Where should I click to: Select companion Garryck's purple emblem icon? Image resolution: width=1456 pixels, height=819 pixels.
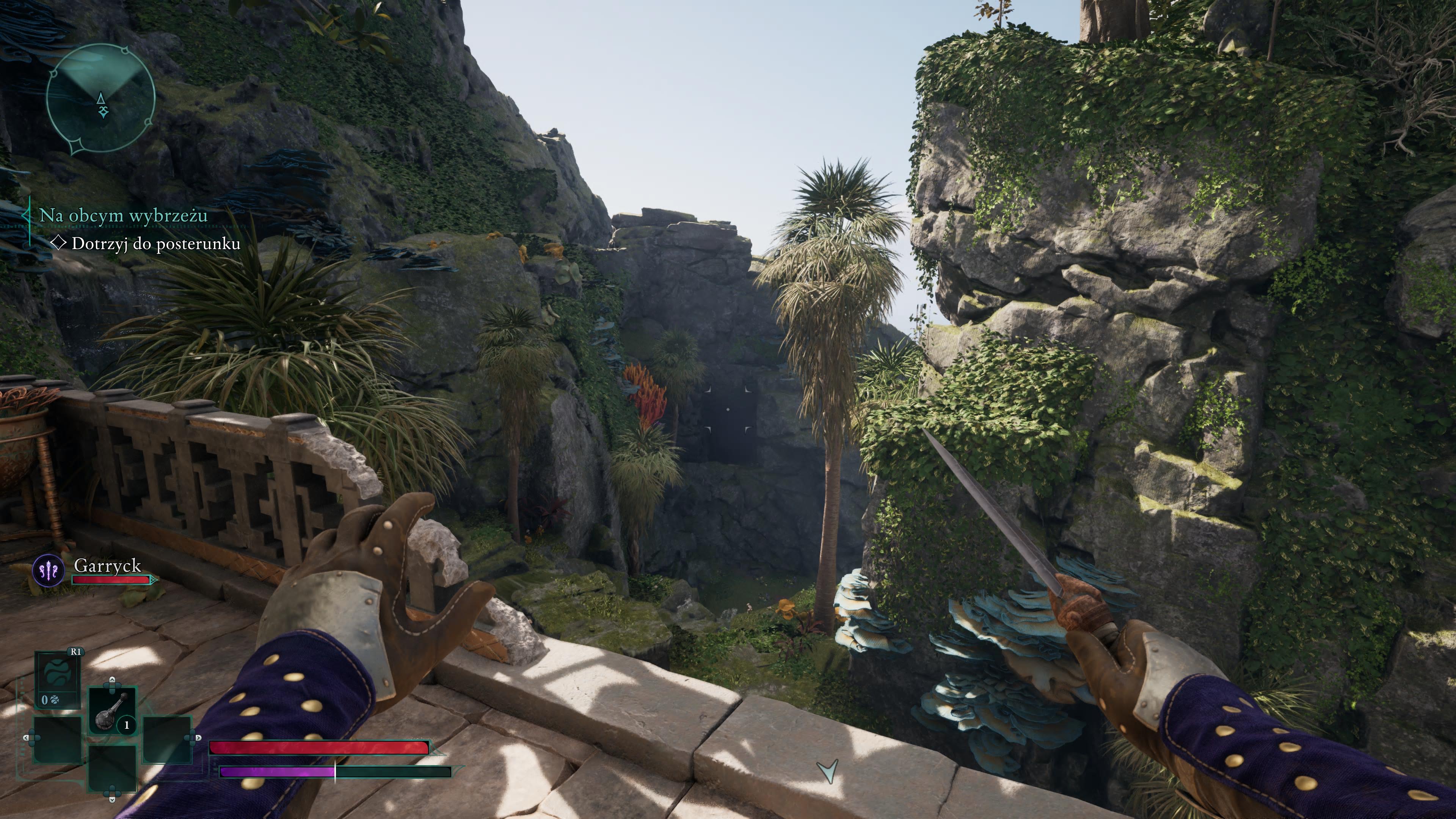click(49, 571)
